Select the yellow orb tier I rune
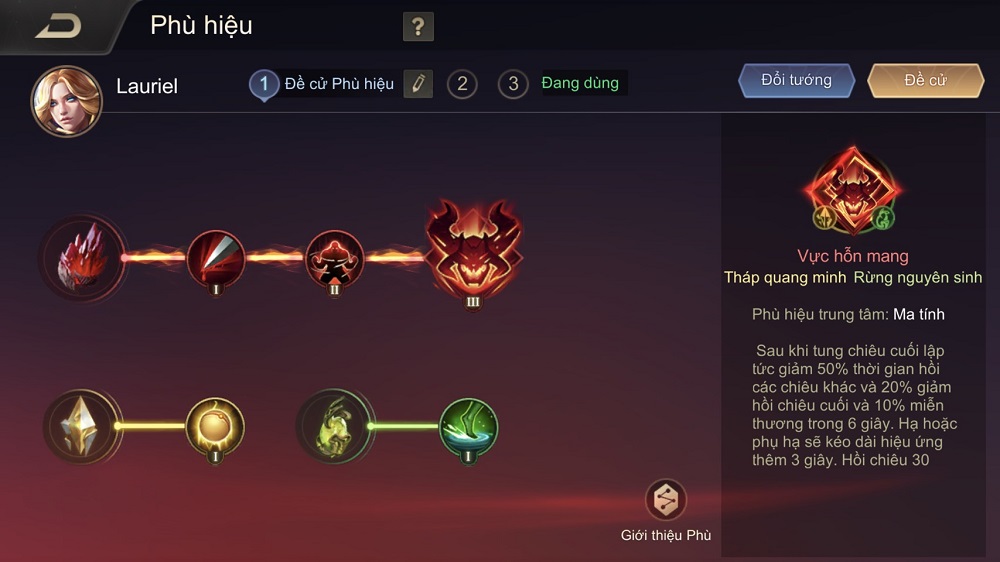The image size is (1000, 562). coord(215,427)
